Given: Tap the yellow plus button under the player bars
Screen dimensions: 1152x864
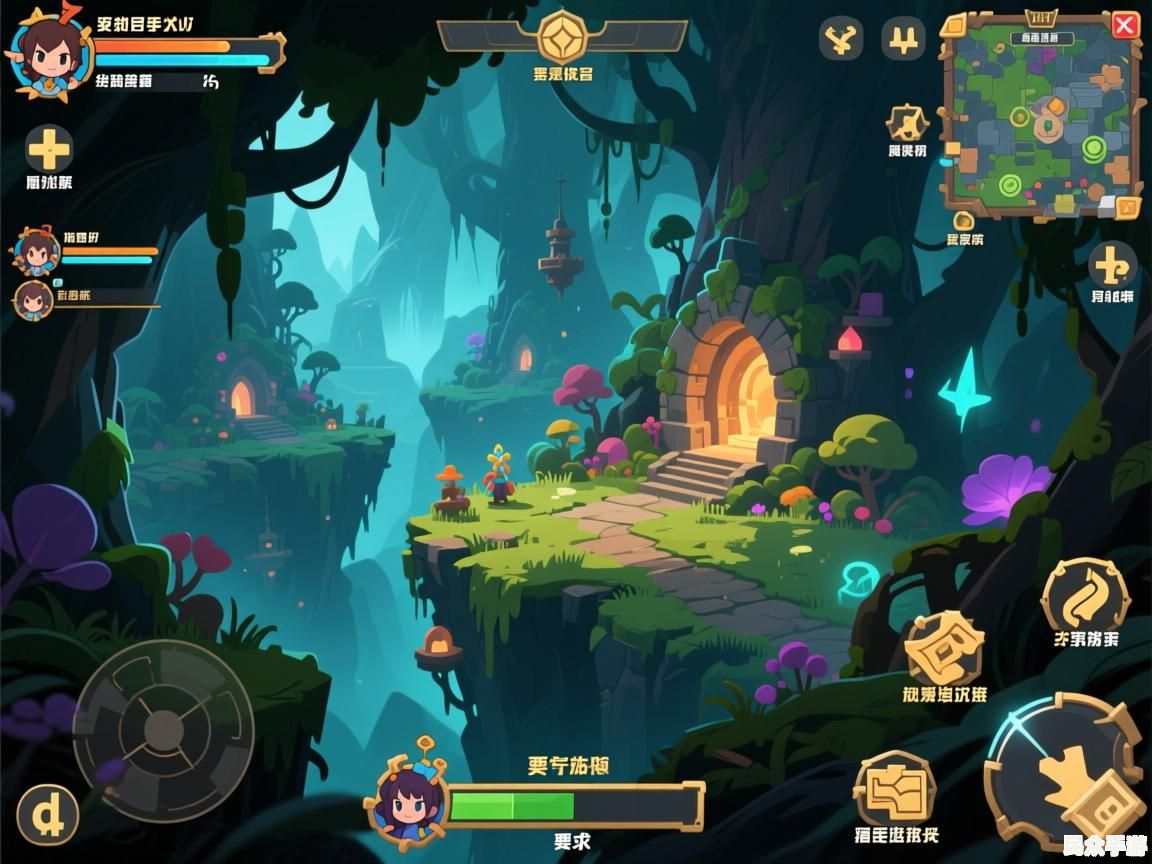Looking at the screenshot, I should click(x=49, y=150).
